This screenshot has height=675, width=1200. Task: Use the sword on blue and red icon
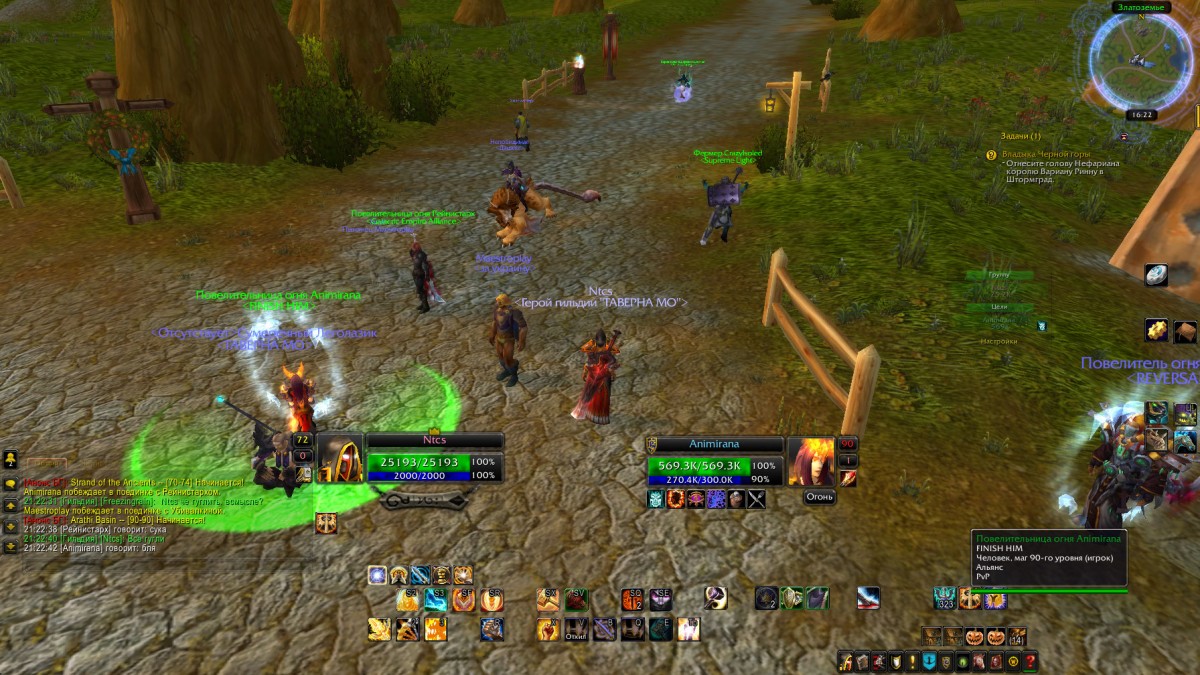click(x=868, y=598)
